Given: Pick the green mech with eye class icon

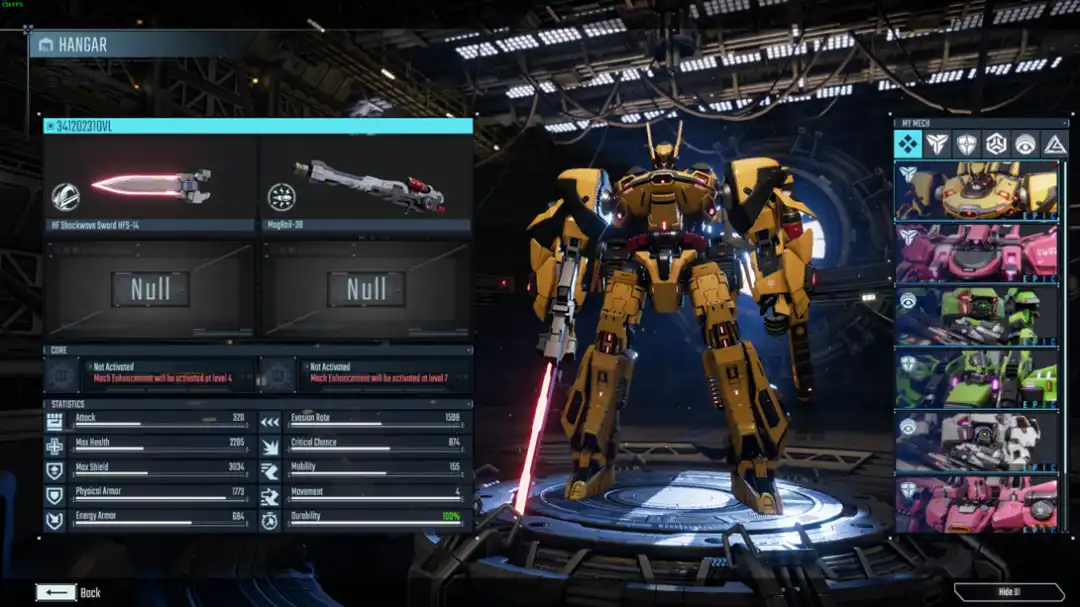Looking at the screenshot, I should (x=976, y=316).
